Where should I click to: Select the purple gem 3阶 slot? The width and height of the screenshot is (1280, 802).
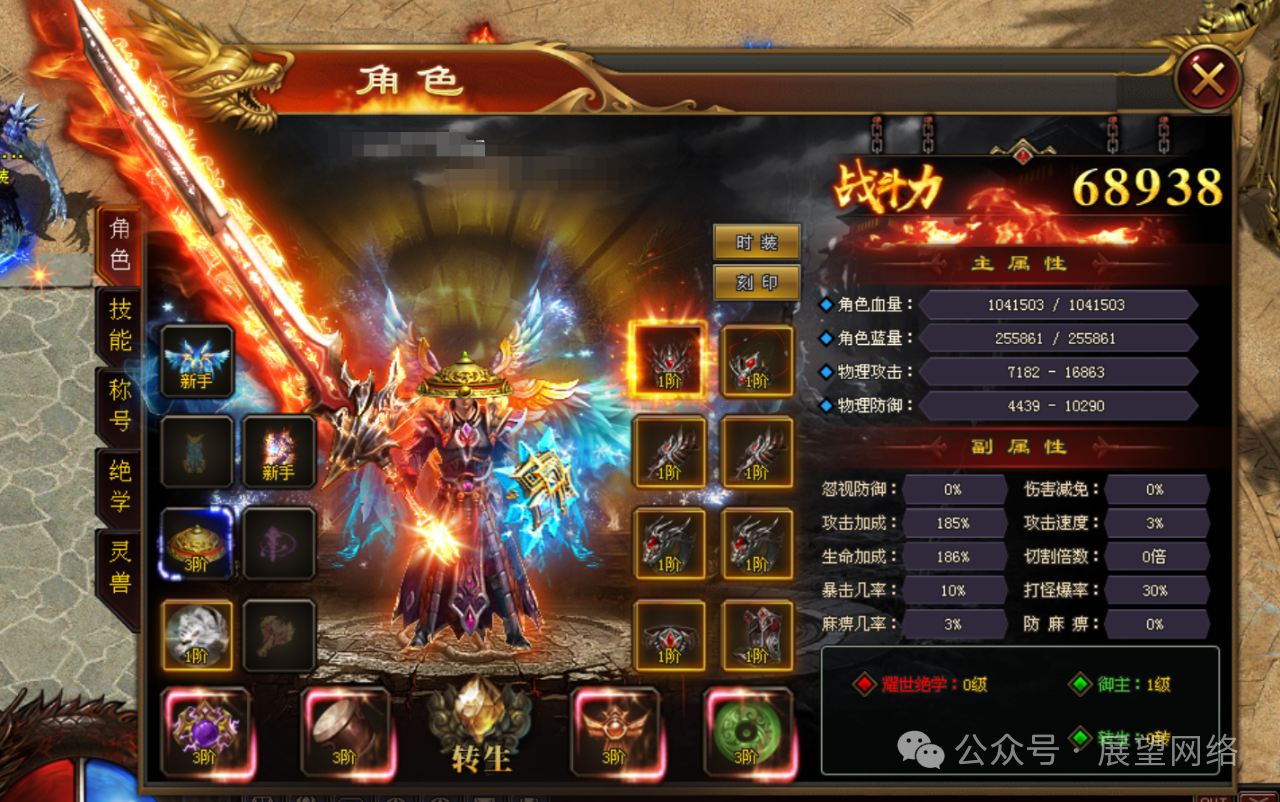coord(204,732)
